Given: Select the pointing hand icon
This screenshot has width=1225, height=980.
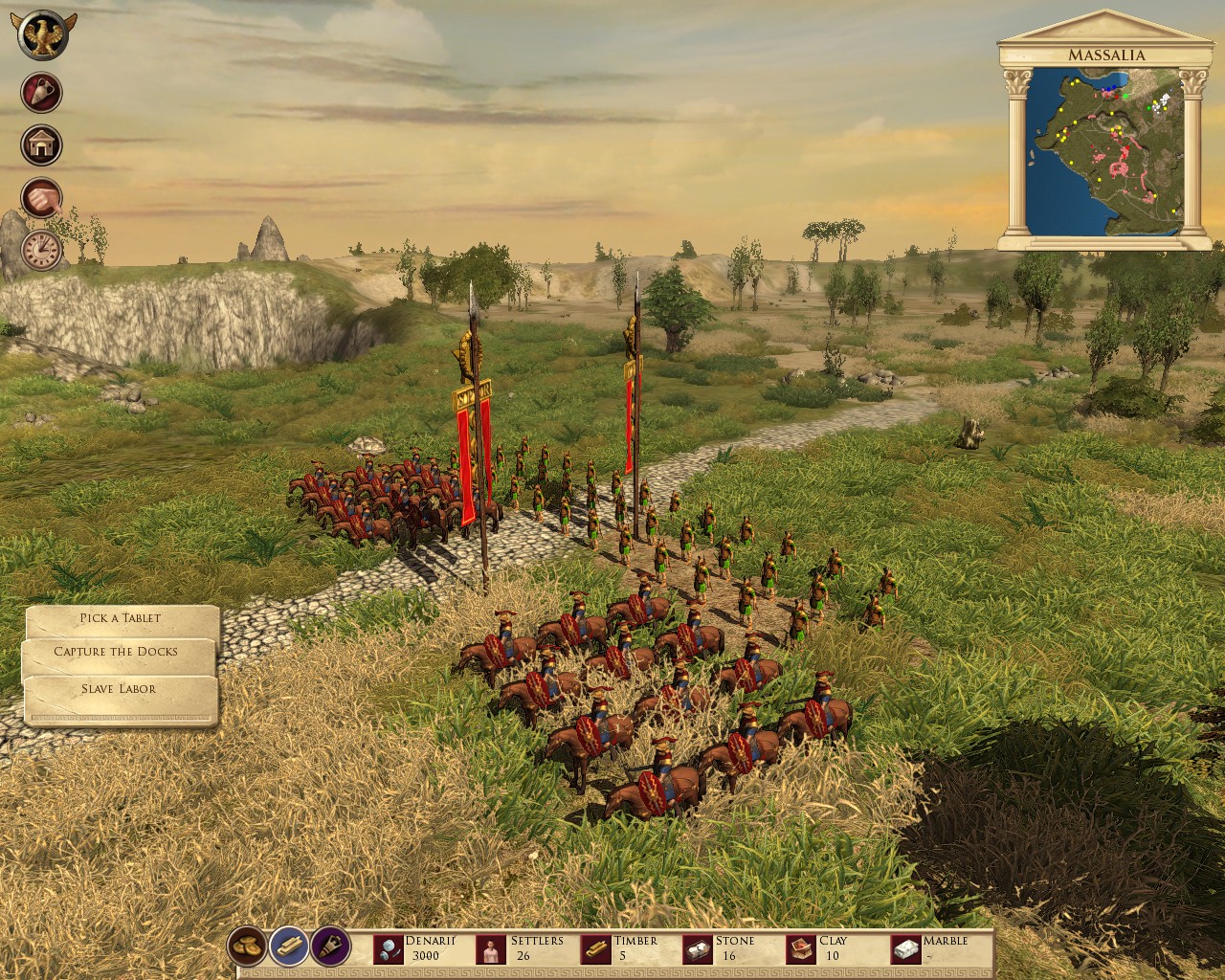Looking at the screenshot, I should point(42,198).
